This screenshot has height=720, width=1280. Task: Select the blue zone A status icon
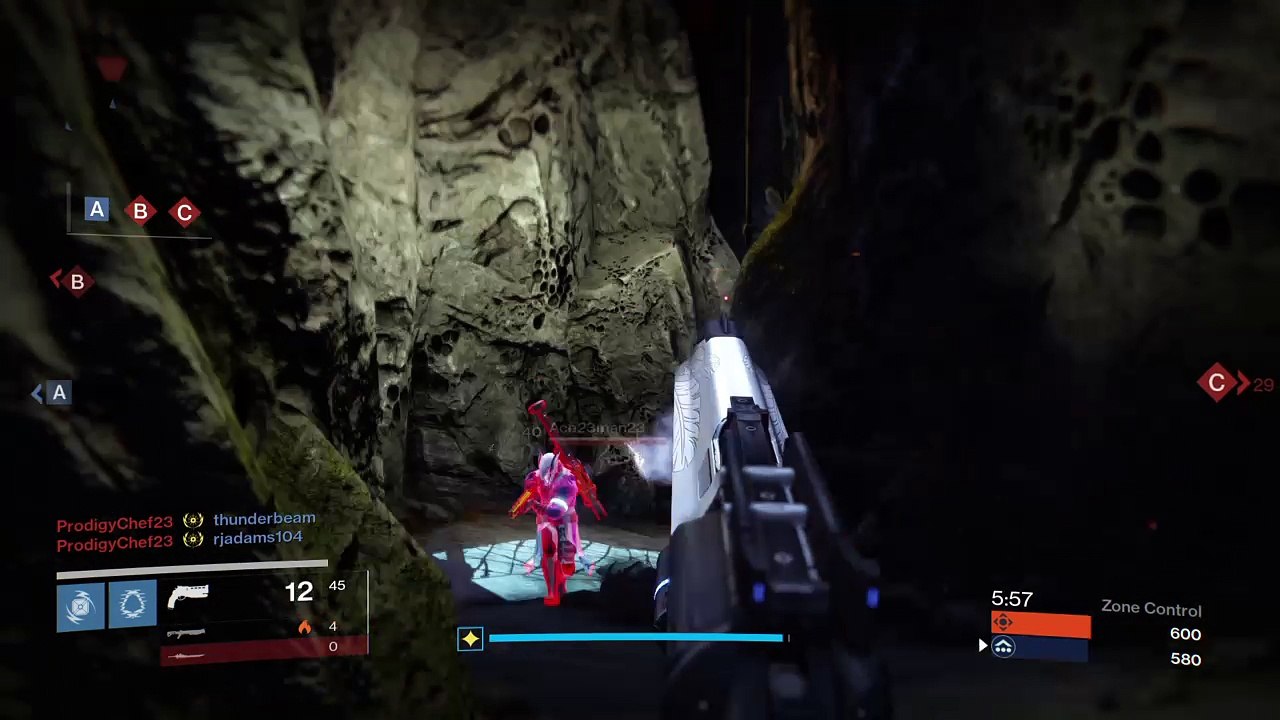pyautogui.click(x=97, y=209)
